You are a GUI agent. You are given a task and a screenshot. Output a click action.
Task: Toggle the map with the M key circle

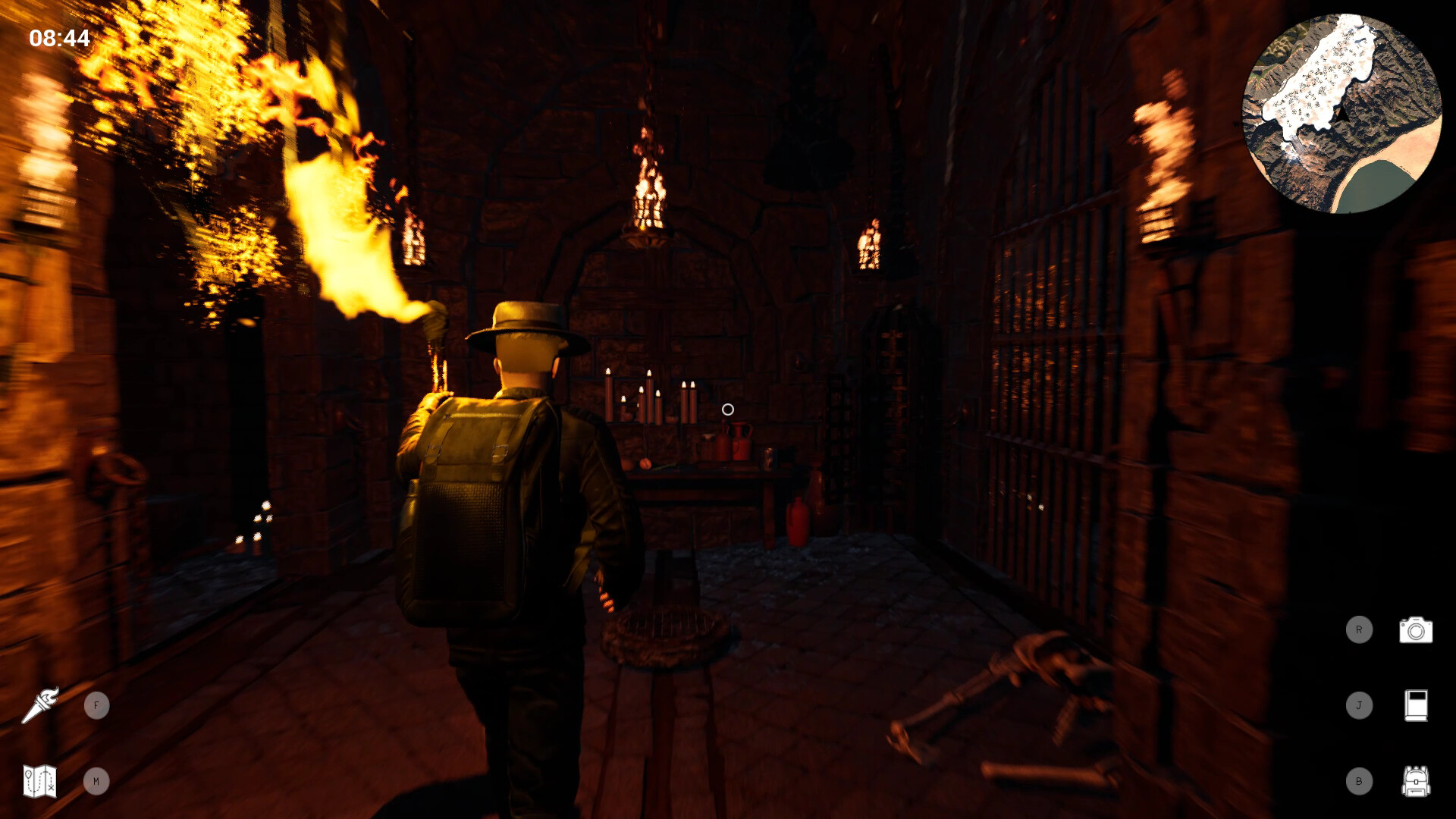click(97, 780)
